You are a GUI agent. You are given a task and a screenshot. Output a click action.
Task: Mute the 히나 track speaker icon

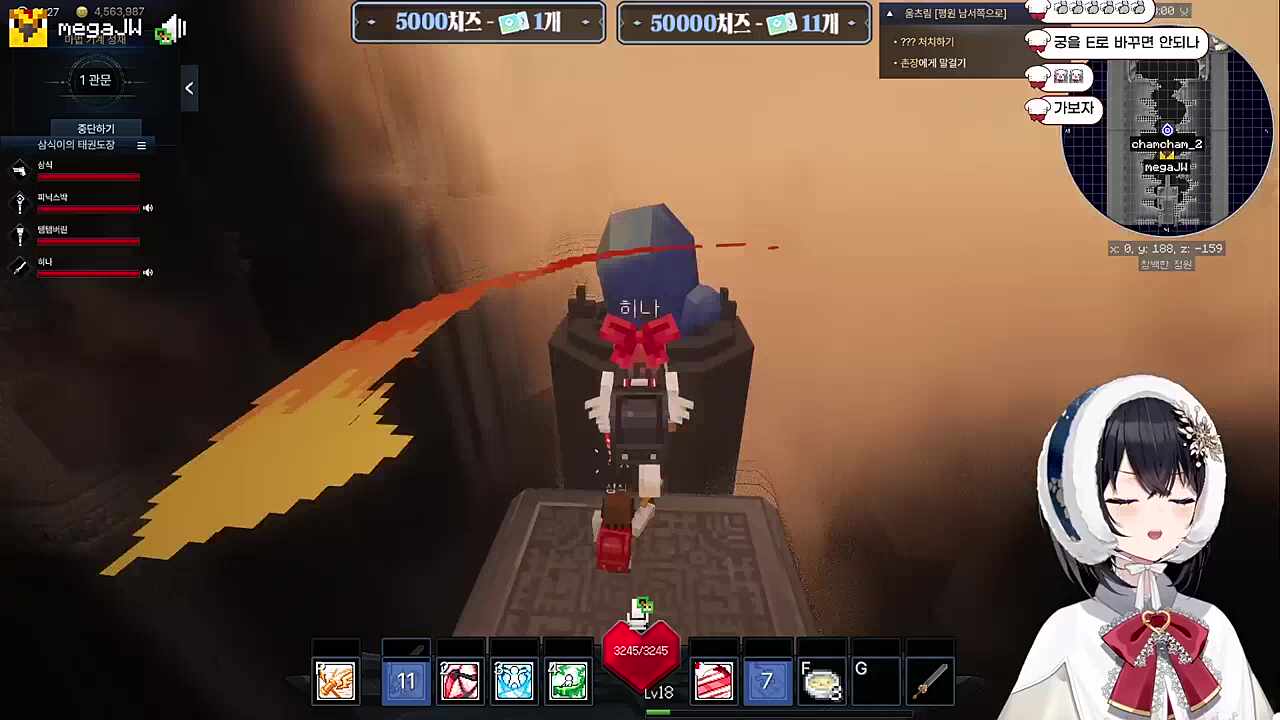pos(147,272)
